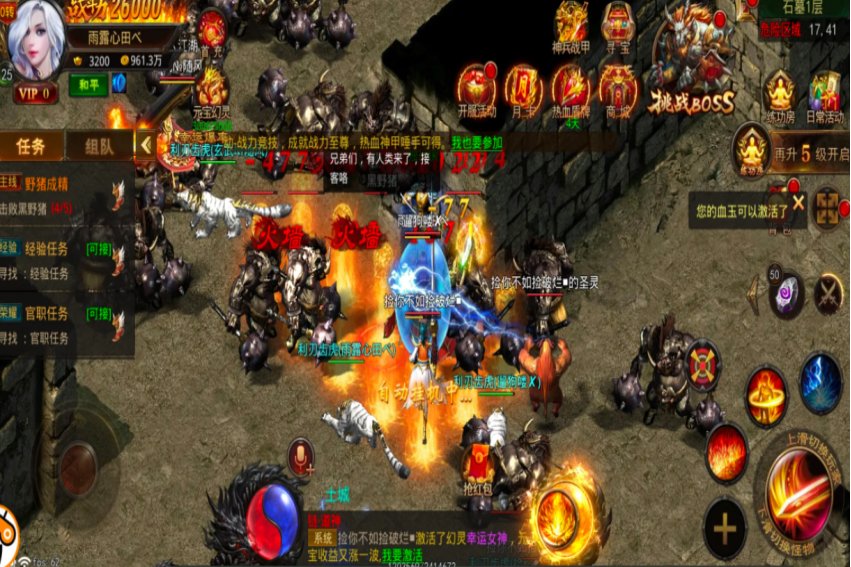The image size is (851, 567).
Task: Open the player portrait
Action: coord(37,42)
